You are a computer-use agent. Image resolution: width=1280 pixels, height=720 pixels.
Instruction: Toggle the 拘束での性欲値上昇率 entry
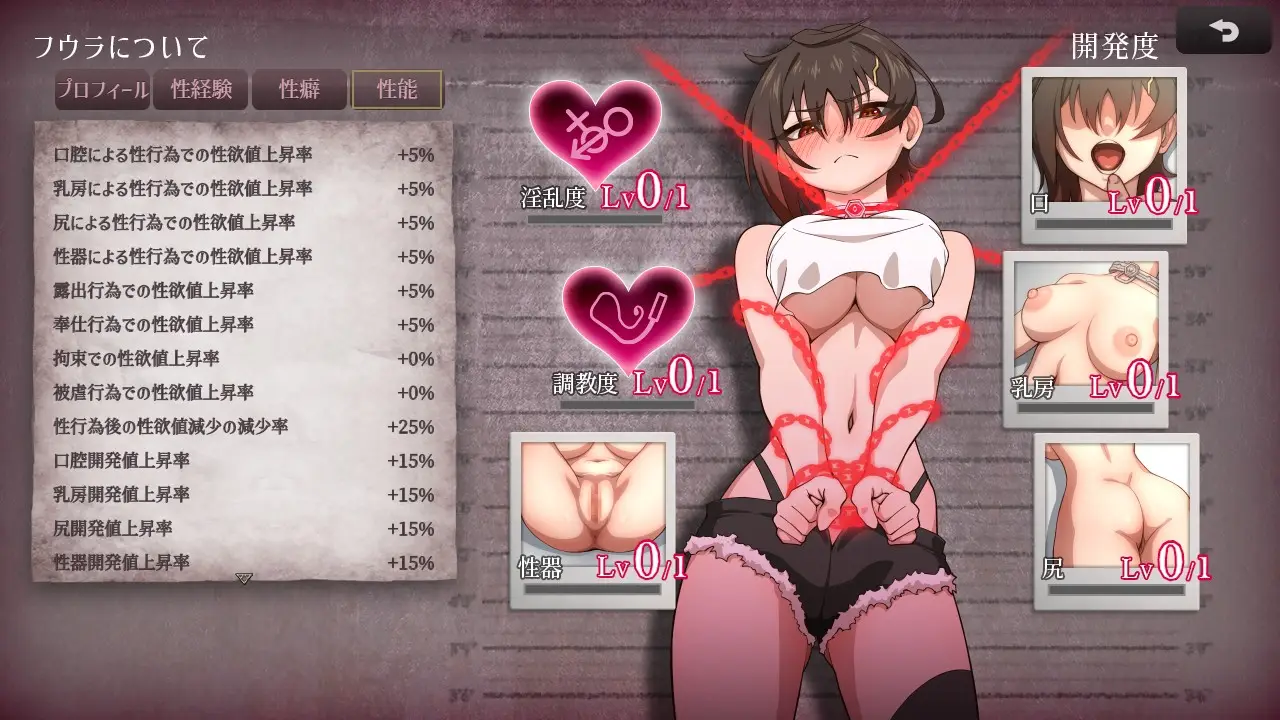pos(240,359)
